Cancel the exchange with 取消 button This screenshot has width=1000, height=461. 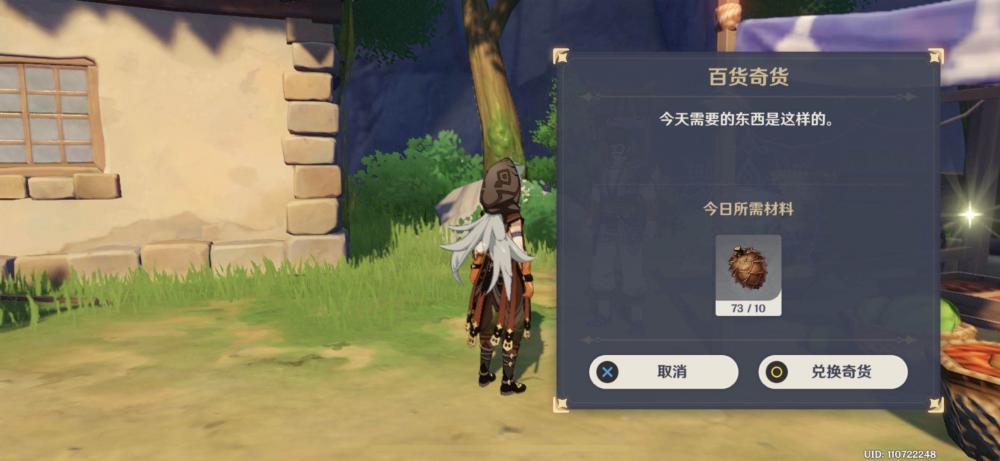pos(663,372)
